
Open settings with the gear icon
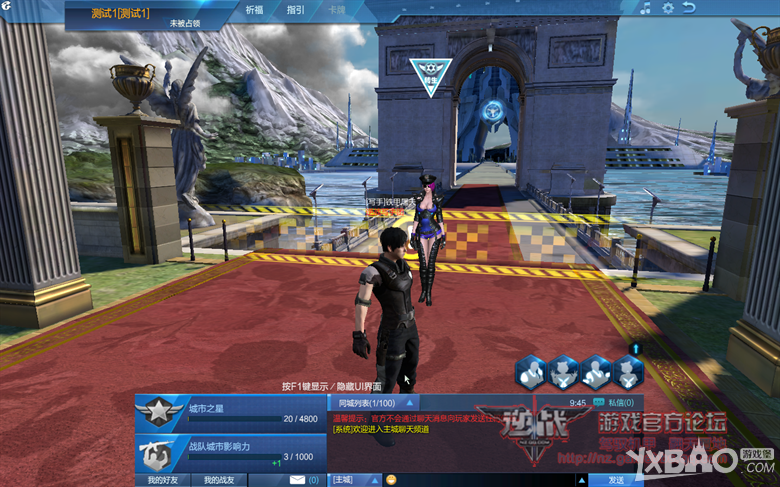click(668, 8)
